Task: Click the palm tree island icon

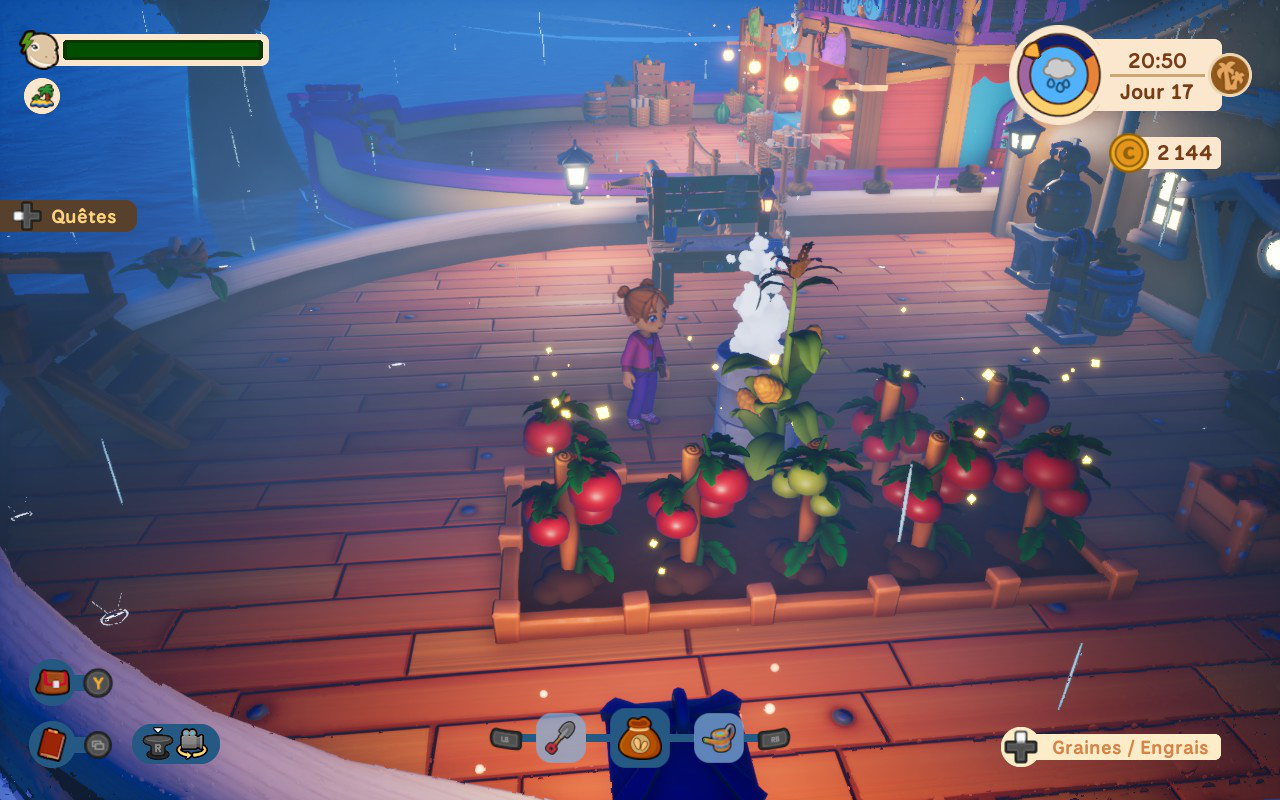Action: tap(1230, 75)
